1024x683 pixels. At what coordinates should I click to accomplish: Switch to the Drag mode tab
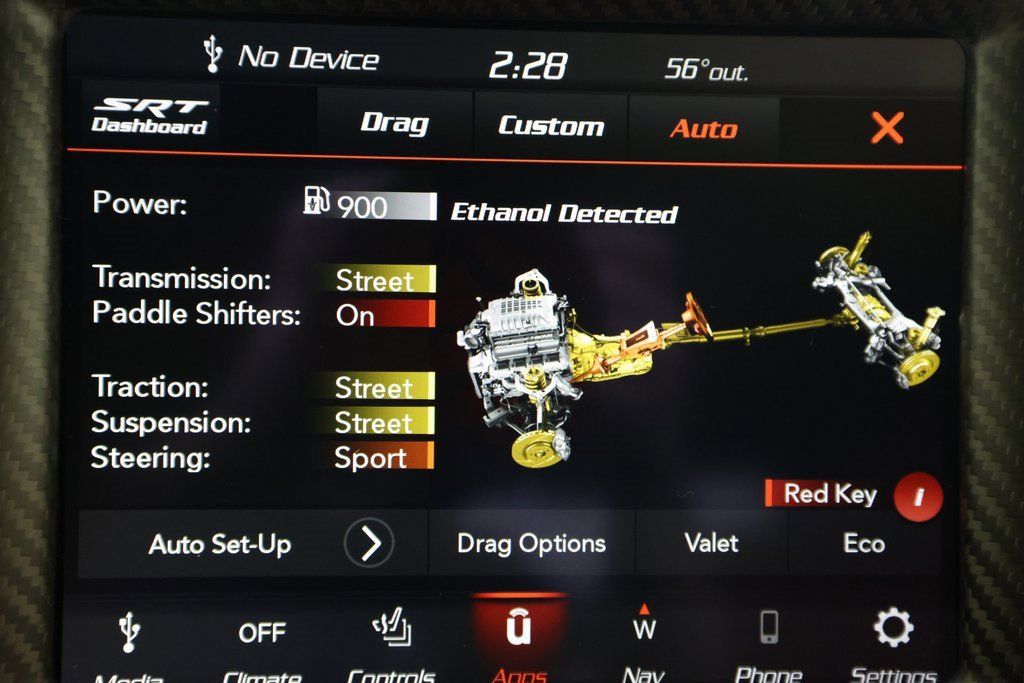pyautogui.click(x=394, y=125)
